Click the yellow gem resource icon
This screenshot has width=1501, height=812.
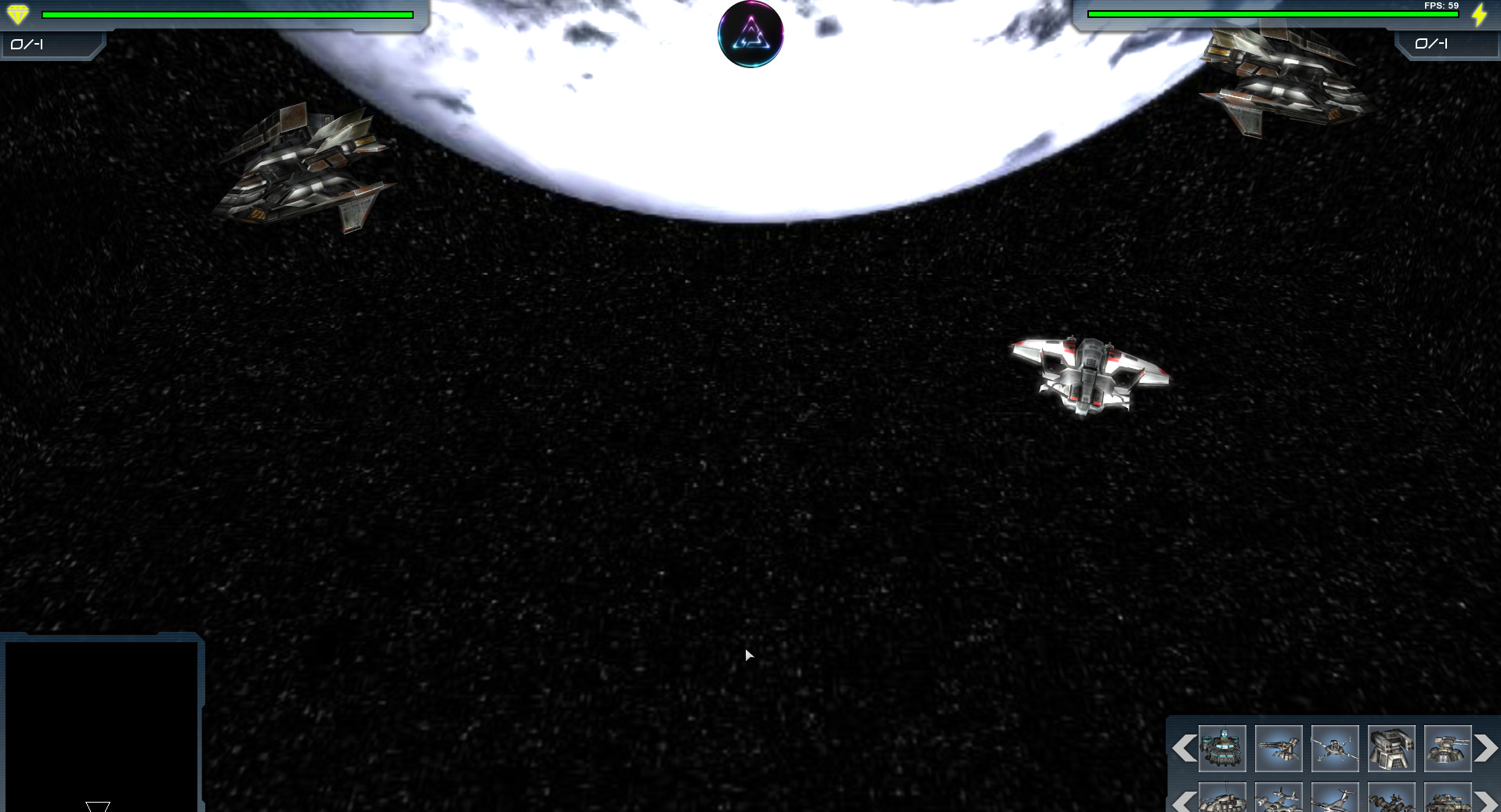16,13
